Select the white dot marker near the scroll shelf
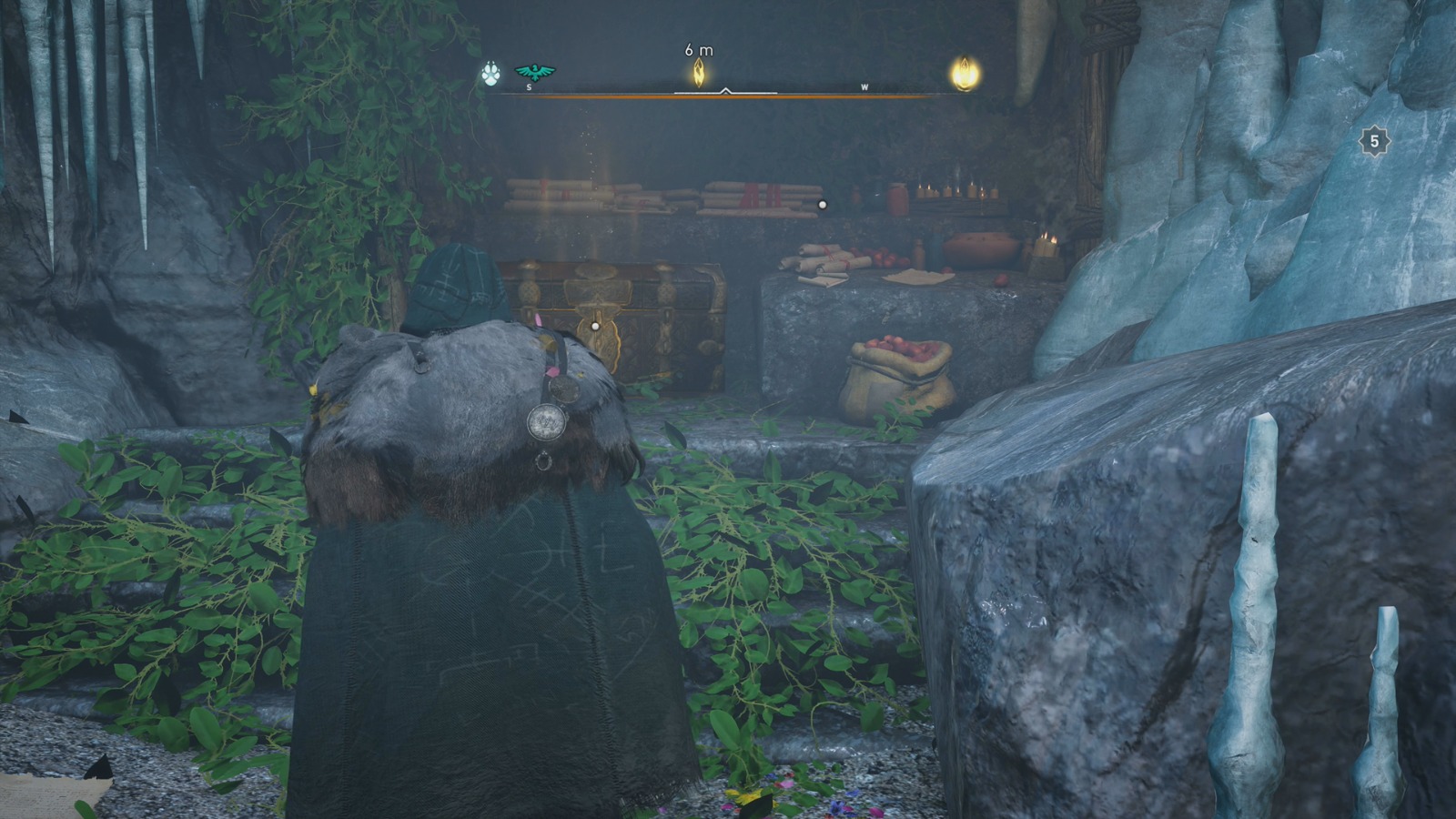Image resolution: width=1456 pixels, height=819 pixels. pyautogui.click(x=824, y=206)
